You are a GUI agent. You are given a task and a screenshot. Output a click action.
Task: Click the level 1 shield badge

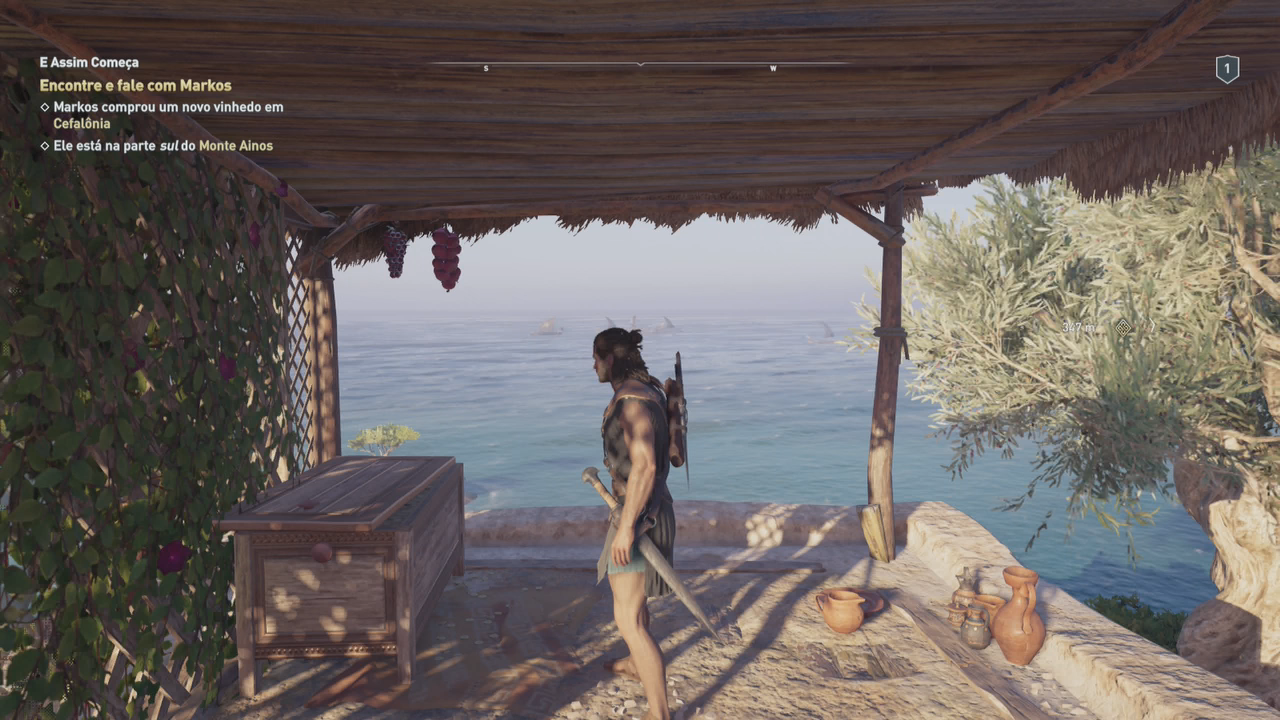pyautogui.click(x=1227, y=68)
